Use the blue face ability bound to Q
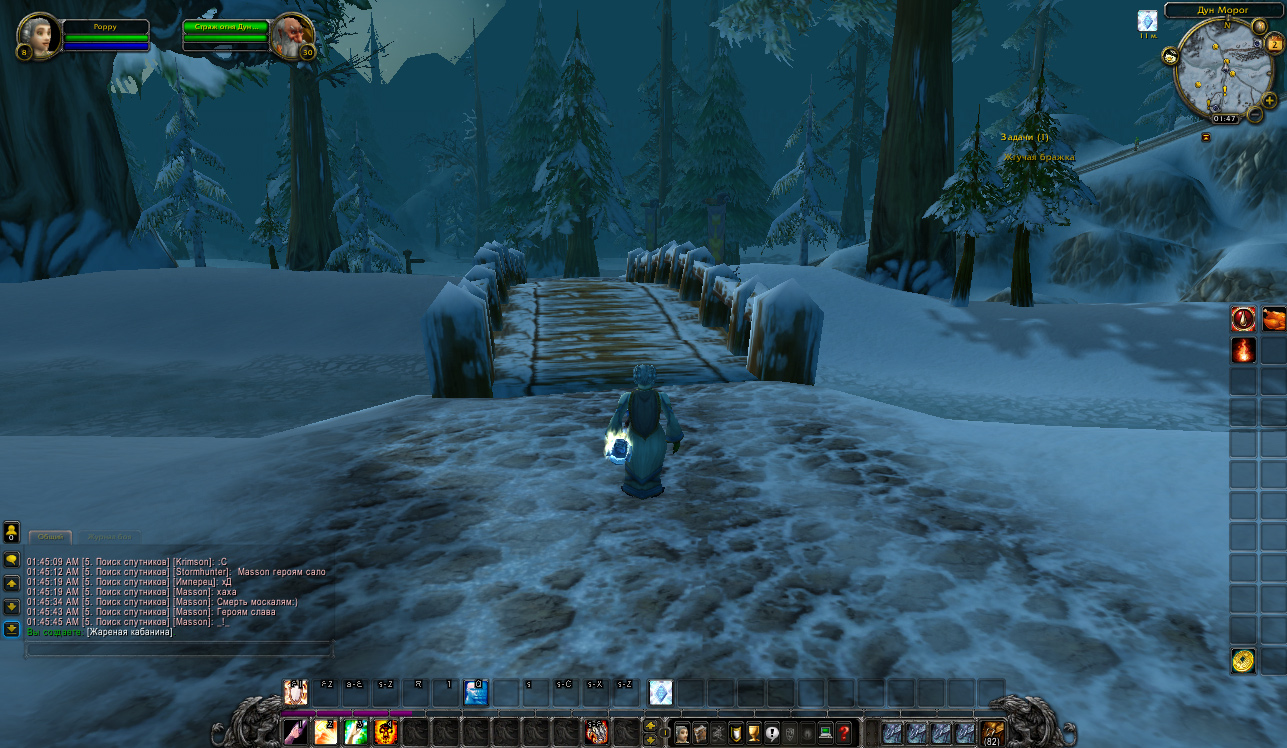Screen dimensions: 1287x748 coord(476,692)
